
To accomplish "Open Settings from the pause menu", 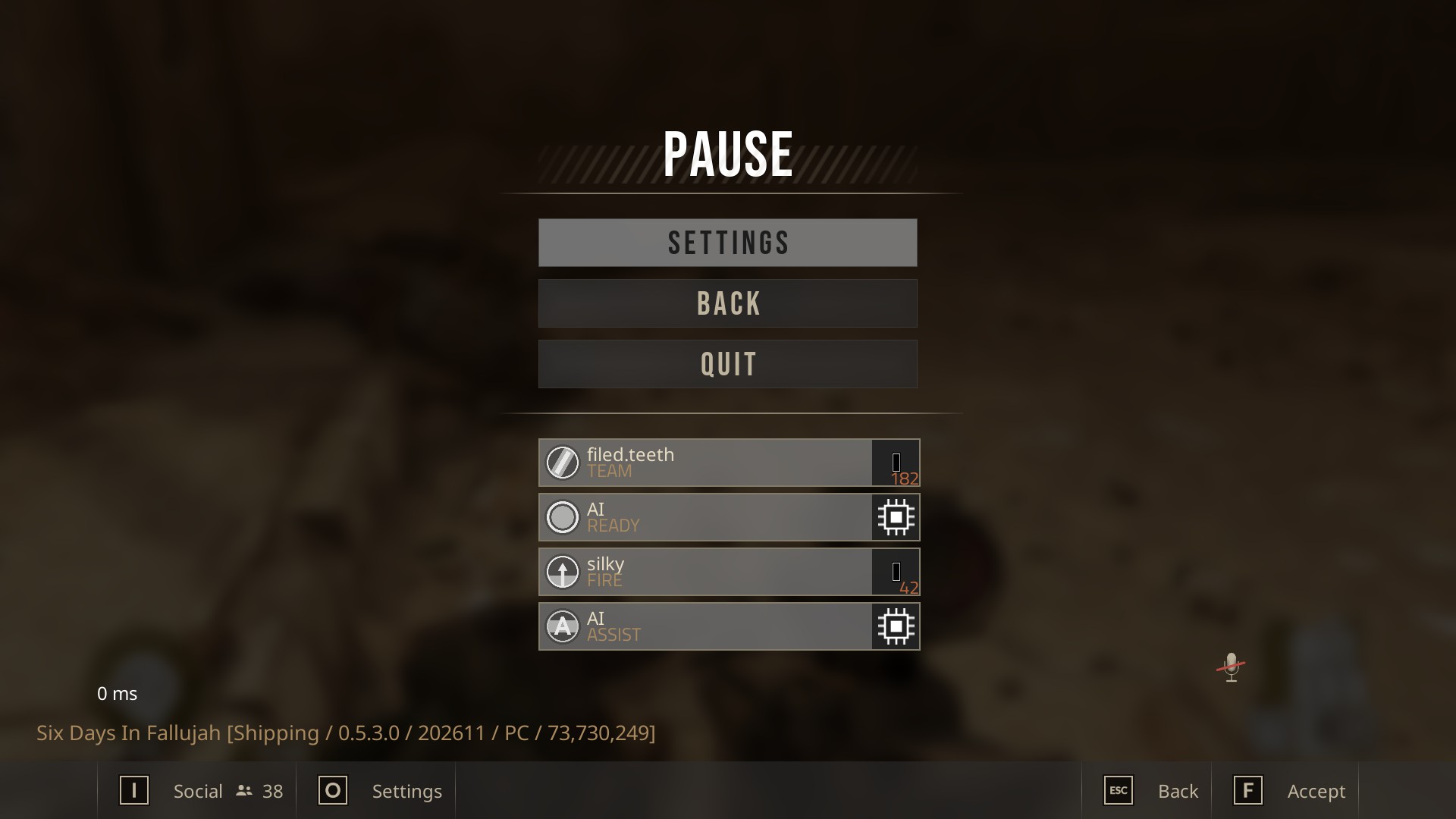I will pos(727,243).
